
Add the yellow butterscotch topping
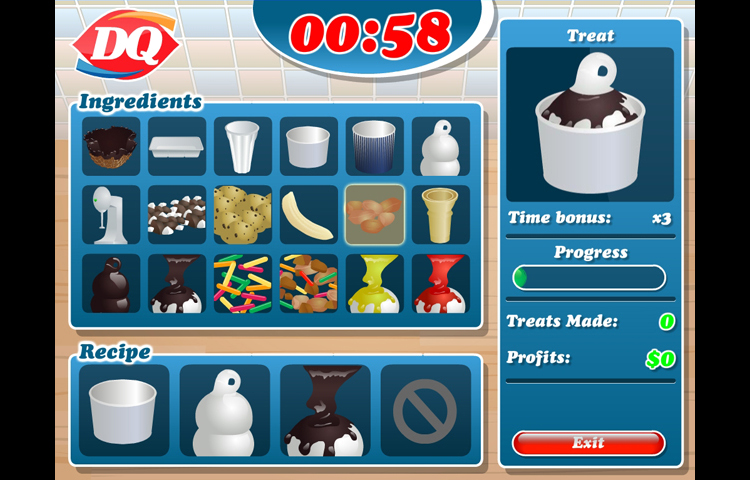click(x=375, y=284)
